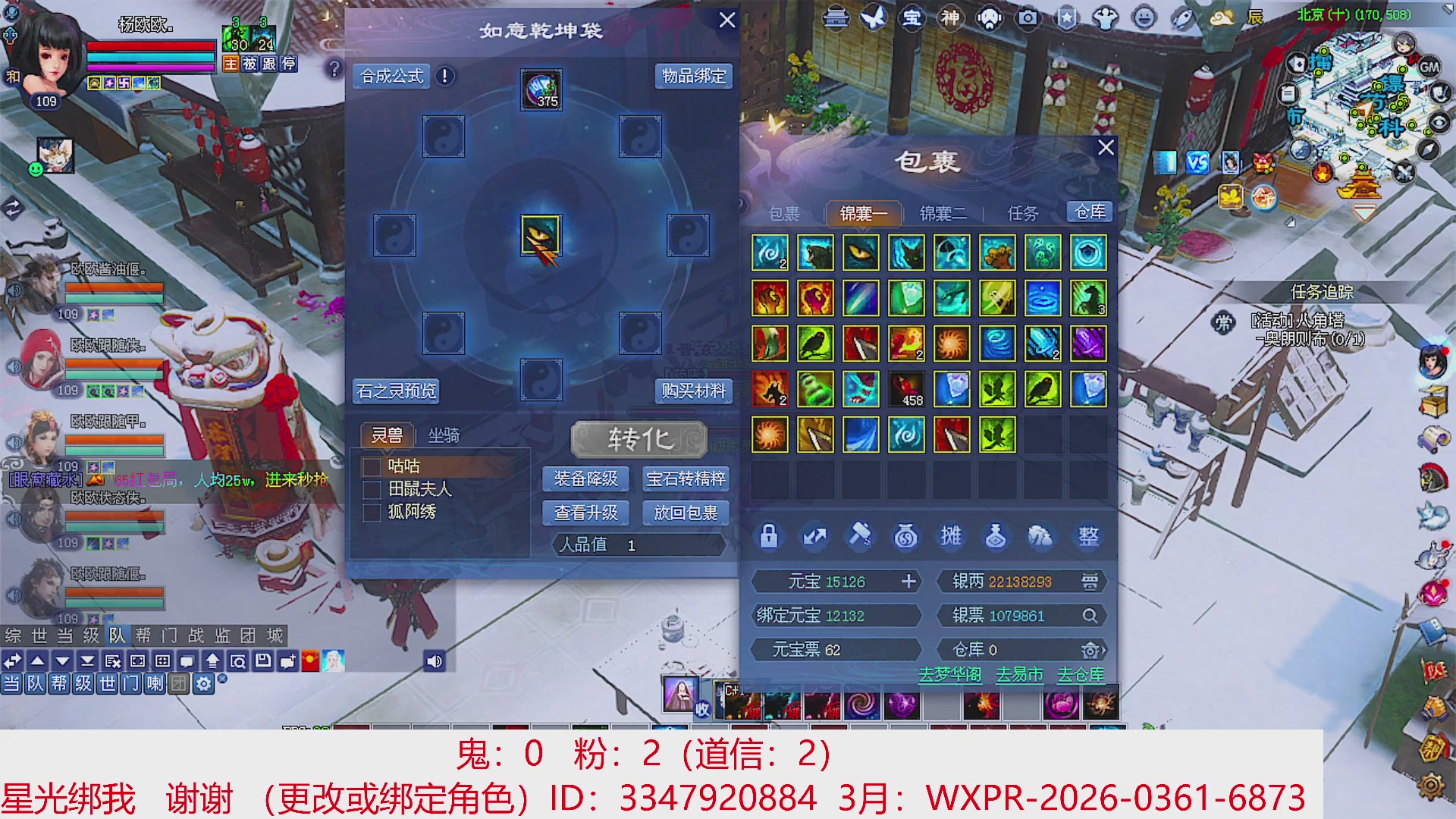
Task: Open the repair hammer tool in the bag
Action: 858,536
